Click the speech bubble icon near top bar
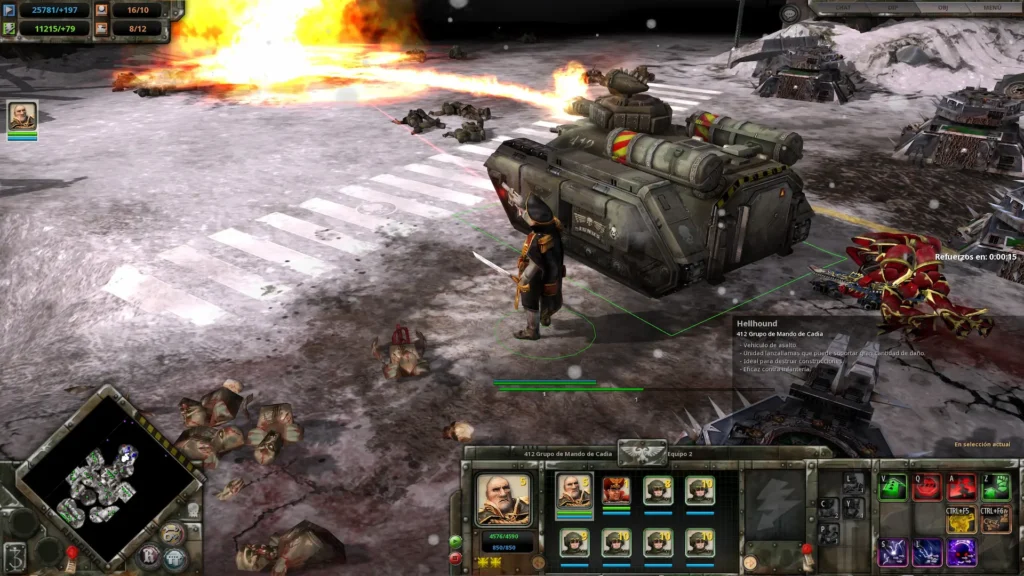Screen dimensions: 1024x576 tap(792, 13)
